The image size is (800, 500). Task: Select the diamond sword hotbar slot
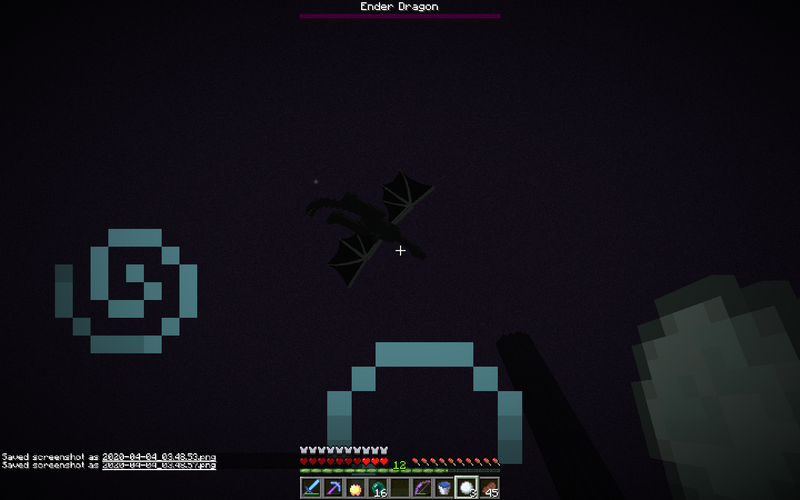[311, 488]
